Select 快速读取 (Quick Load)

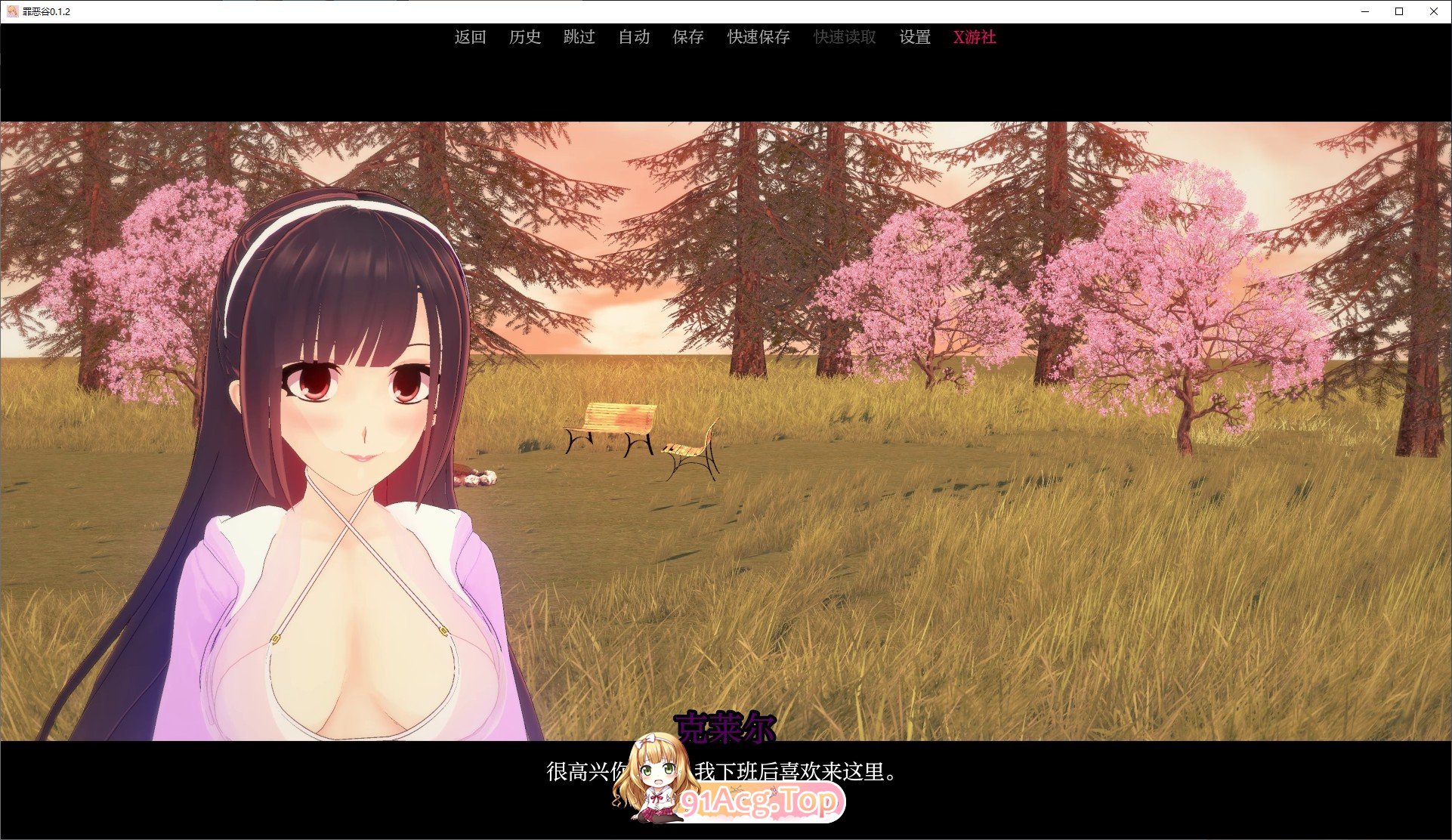point(845,37)
